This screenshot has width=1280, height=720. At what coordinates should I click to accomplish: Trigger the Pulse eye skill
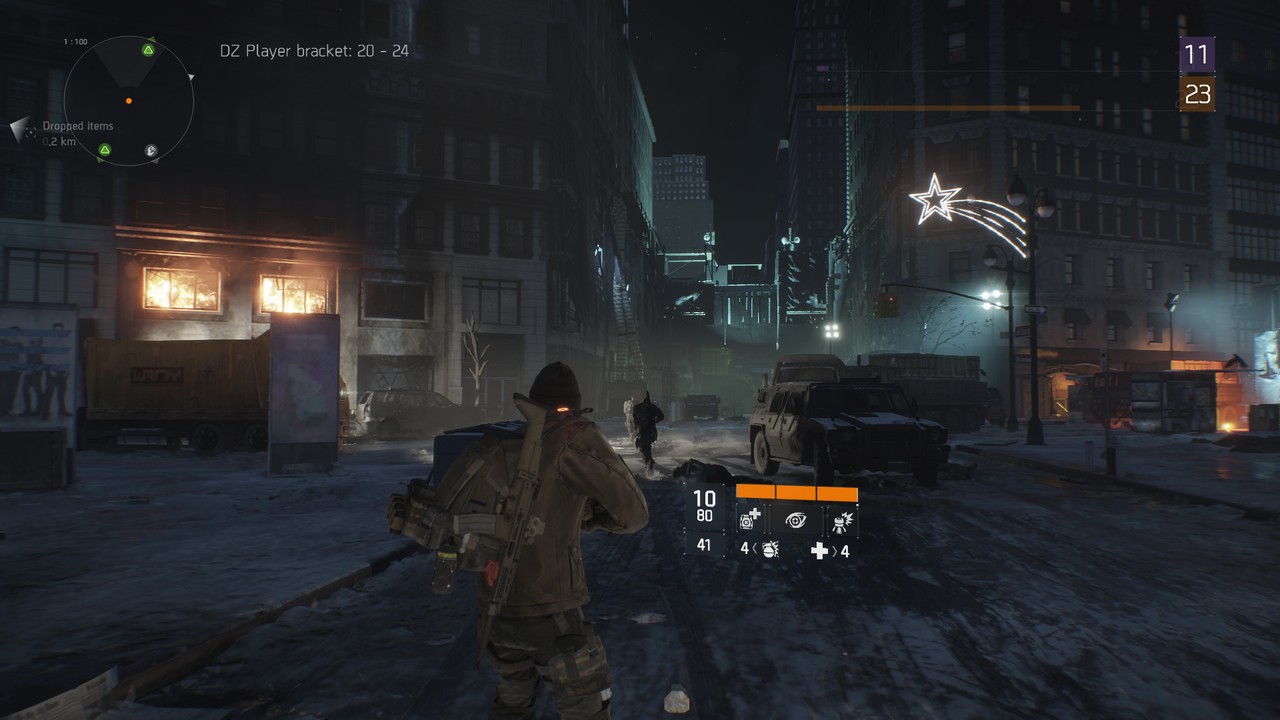tap(796, 519)
